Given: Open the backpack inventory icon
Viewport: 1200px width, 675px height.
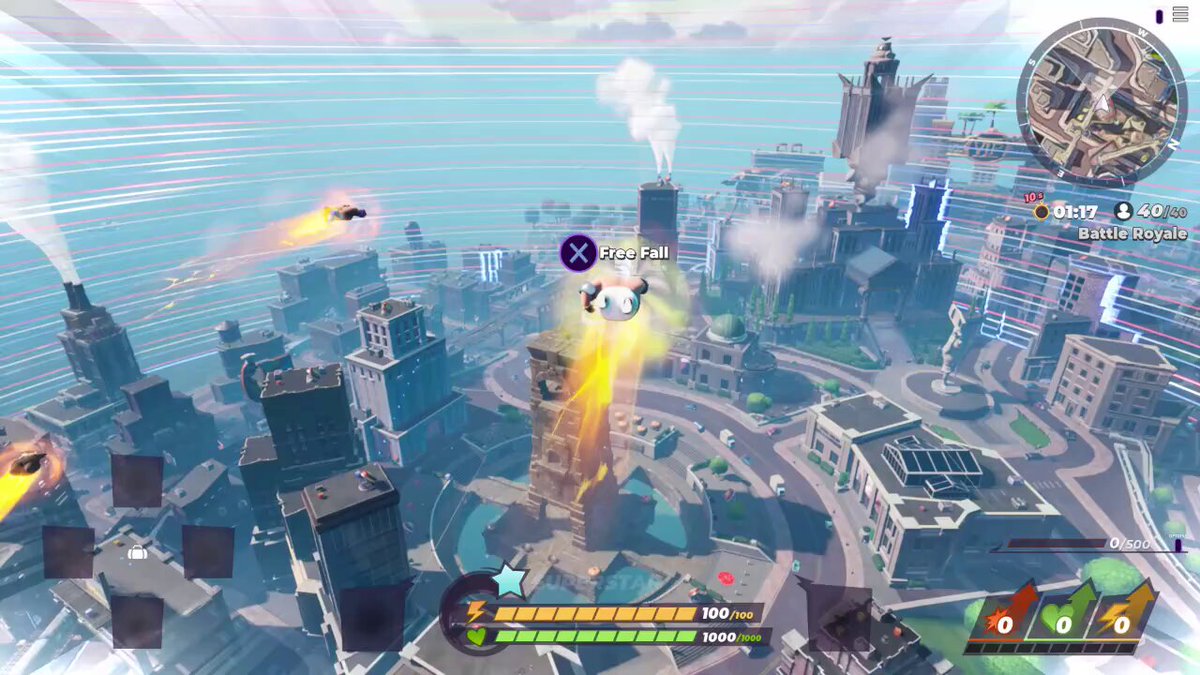Looking at the screenshot, I should tap(138, 552).
